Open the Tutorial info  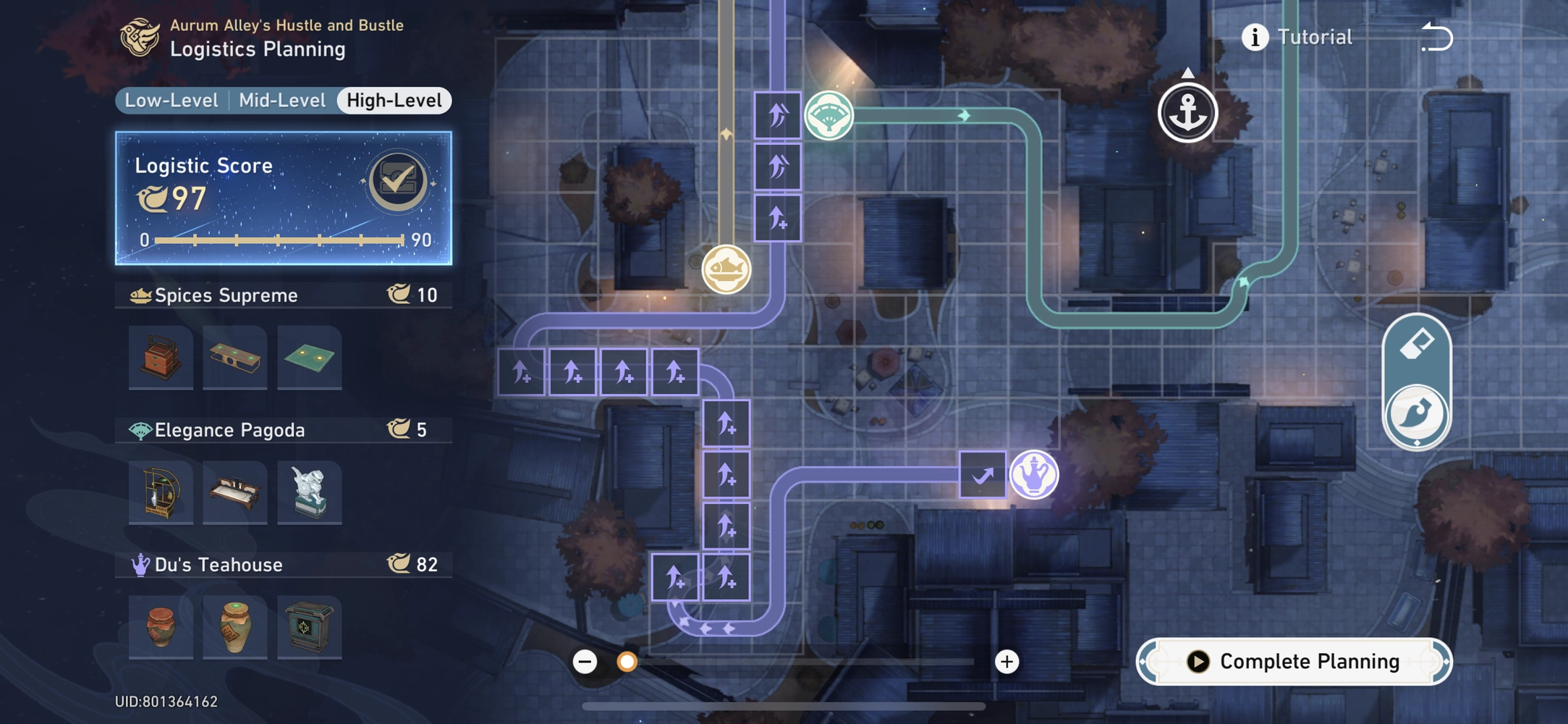(x=1256, y=36)
